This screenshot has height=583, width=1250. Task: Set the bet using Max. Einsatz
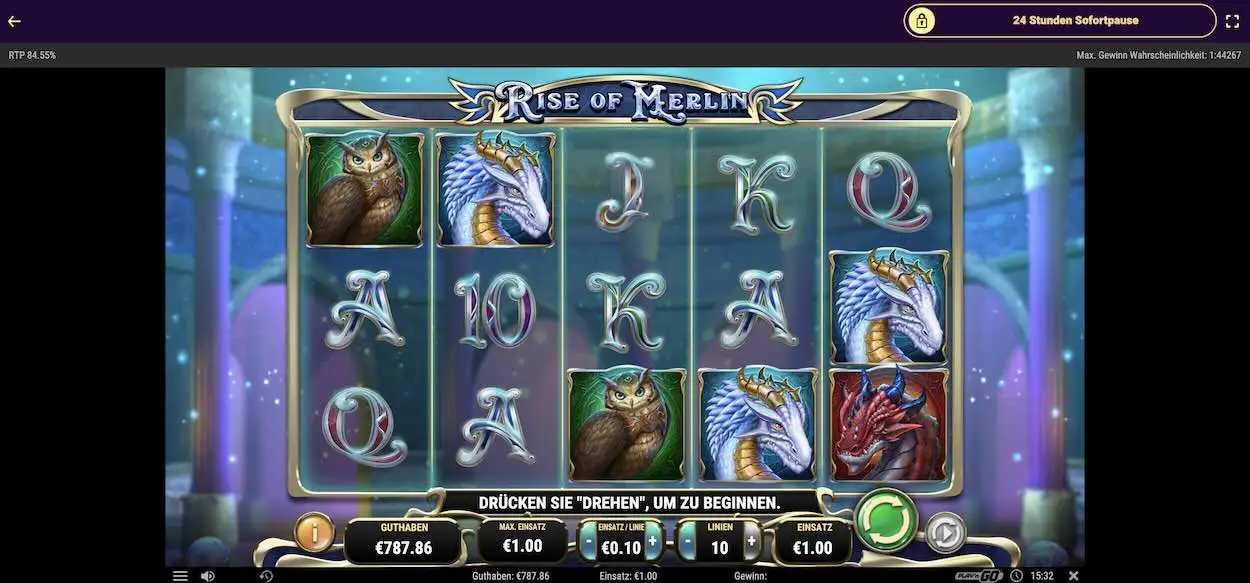(x=522, y=541)
